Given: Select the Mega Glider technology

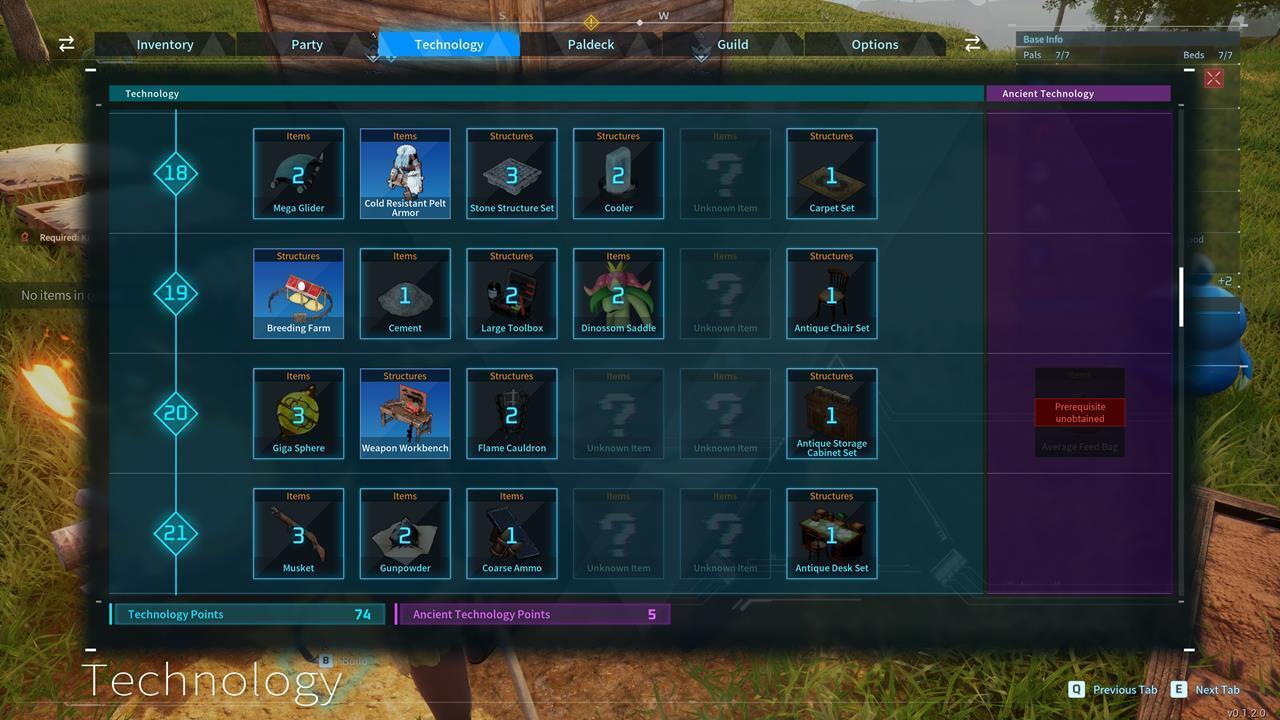Looking at the screenshot, I should point(298,173).
